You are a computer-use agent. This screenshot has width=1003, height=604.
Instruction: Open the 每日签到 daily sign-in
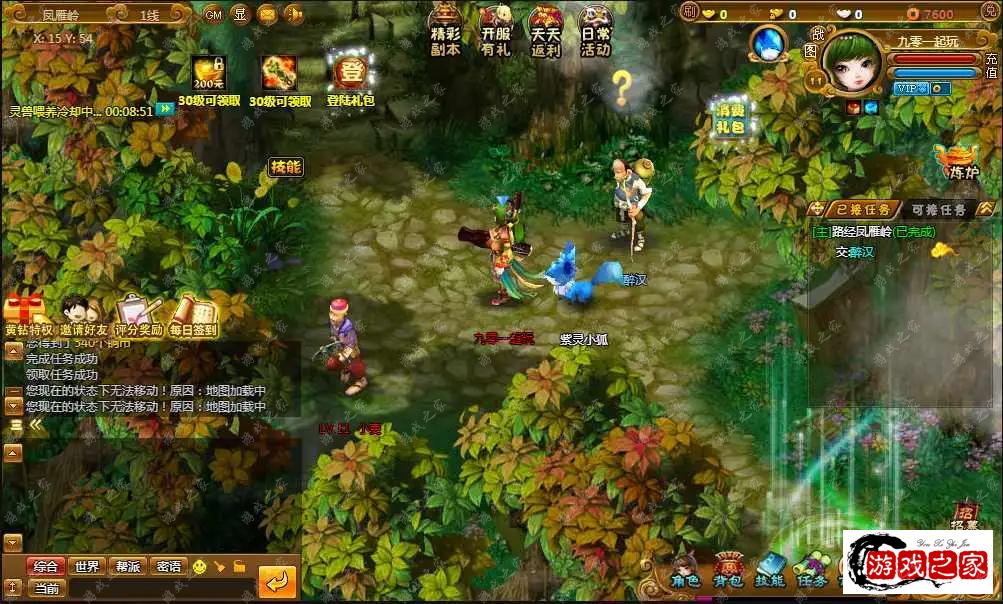coord(194,314)
